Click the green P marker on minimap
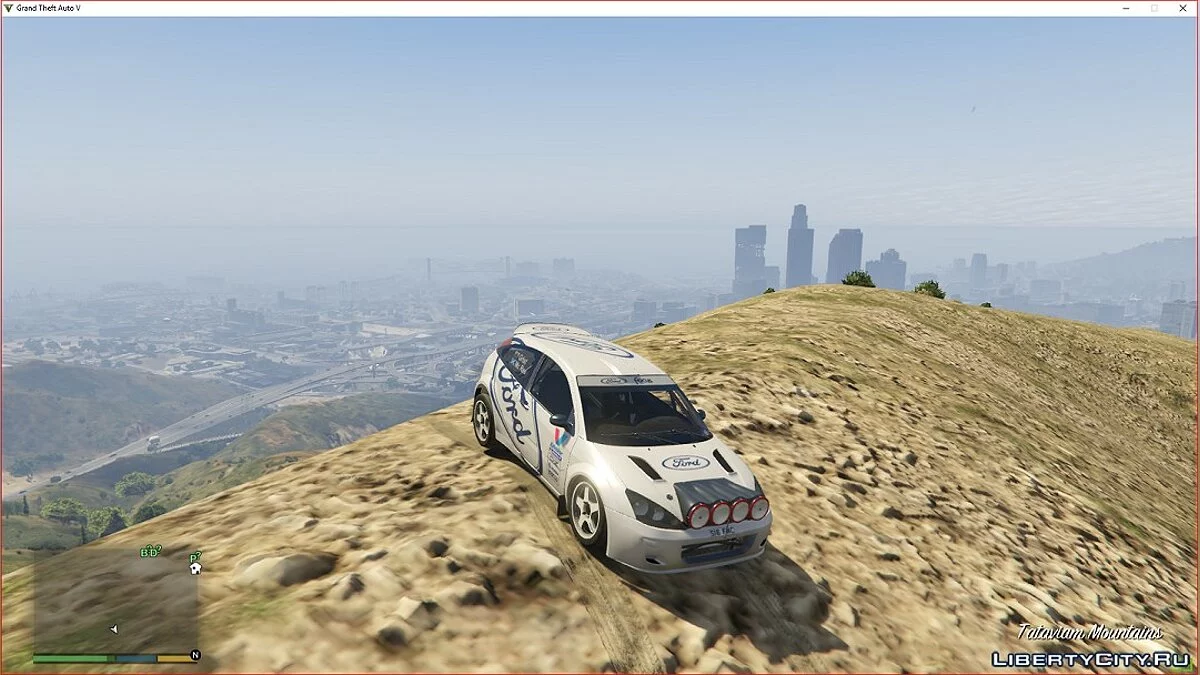 pos(195,556)
